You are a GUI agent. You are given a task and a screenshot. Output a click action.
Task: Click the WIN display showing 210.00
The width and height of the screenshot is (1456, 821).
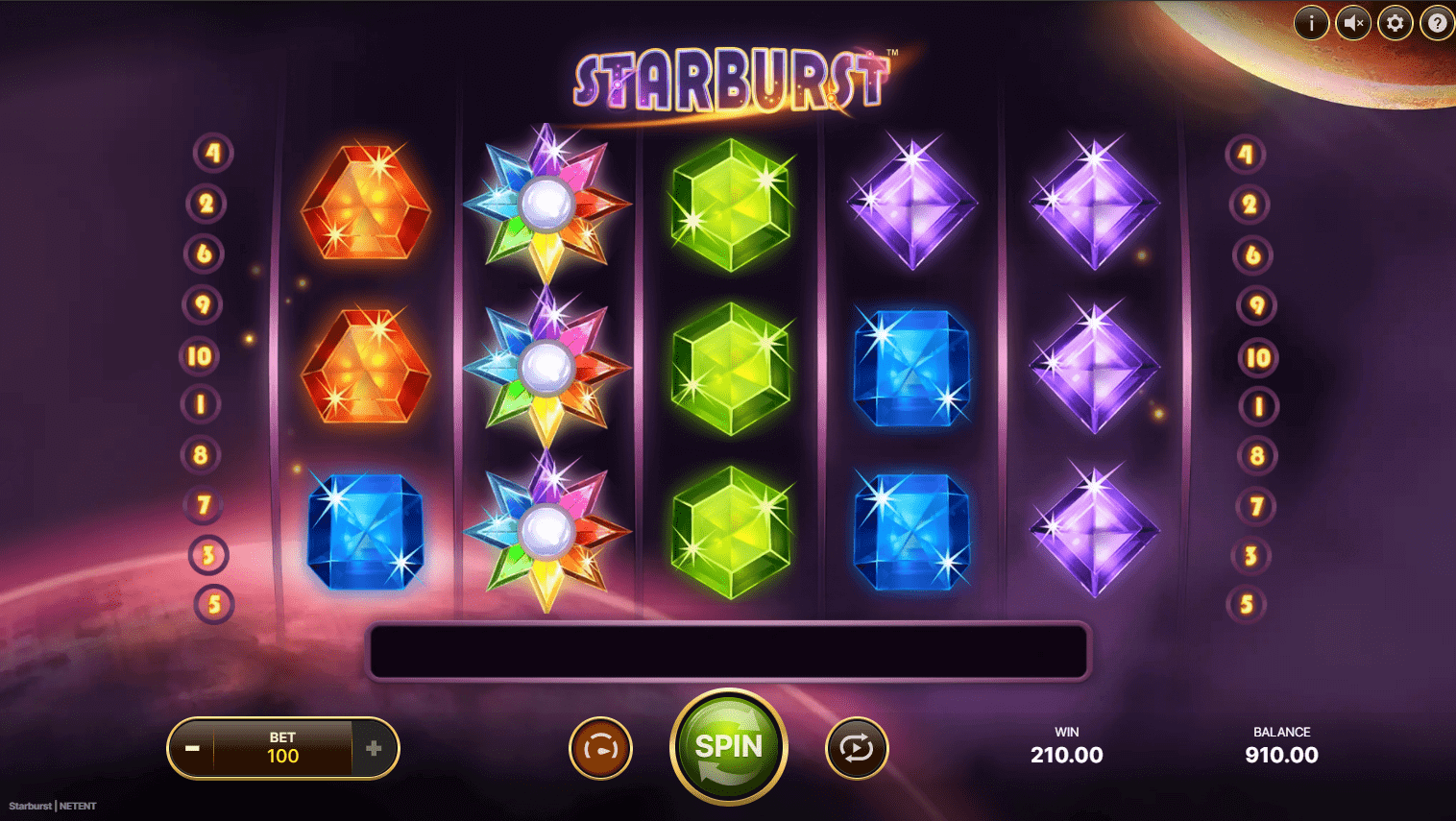[1066, 755]
